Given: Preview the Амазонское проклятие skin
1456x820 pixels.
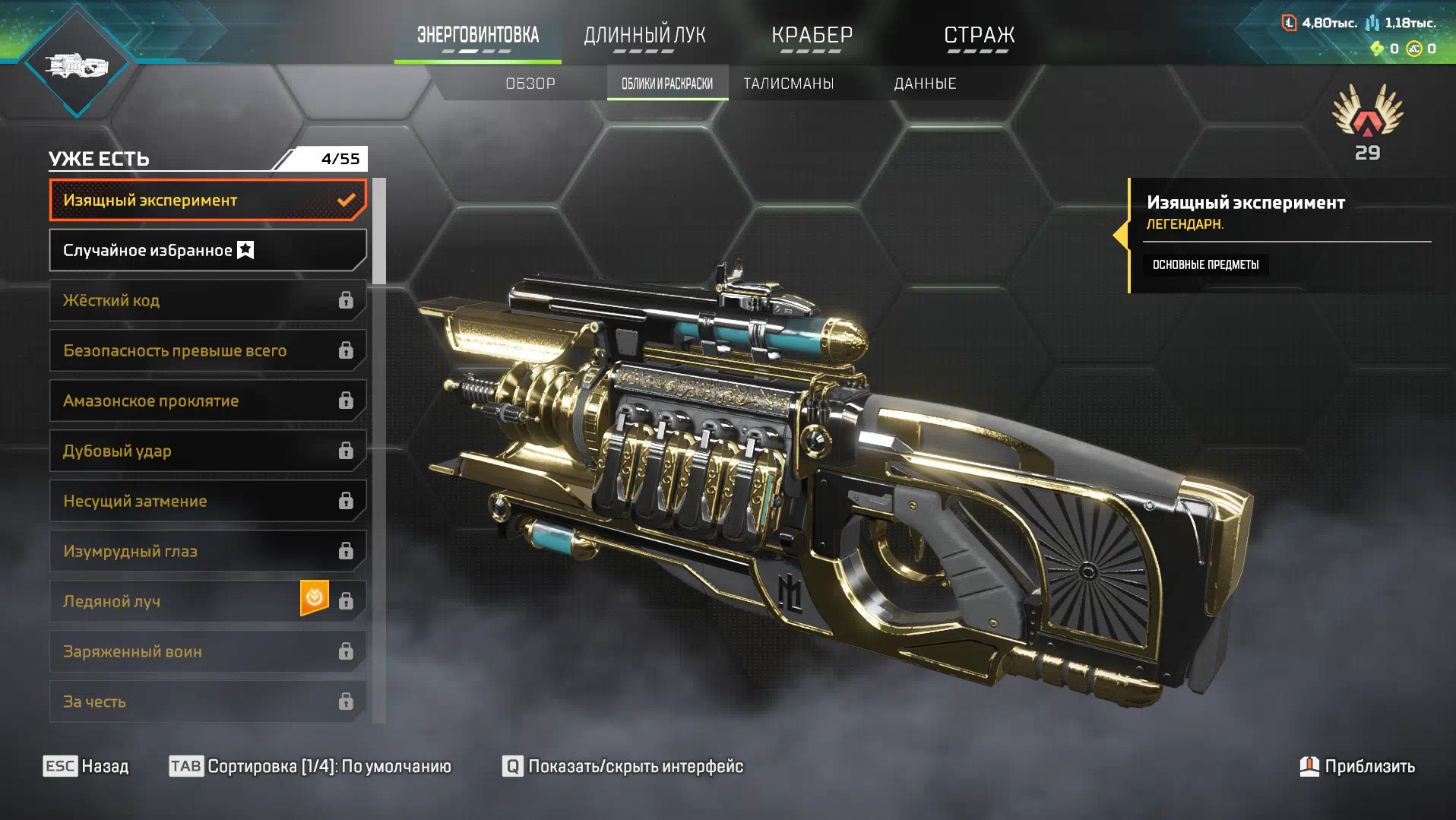Looking at the screenshot, I should pyautogui.click(x=207, y=401).
